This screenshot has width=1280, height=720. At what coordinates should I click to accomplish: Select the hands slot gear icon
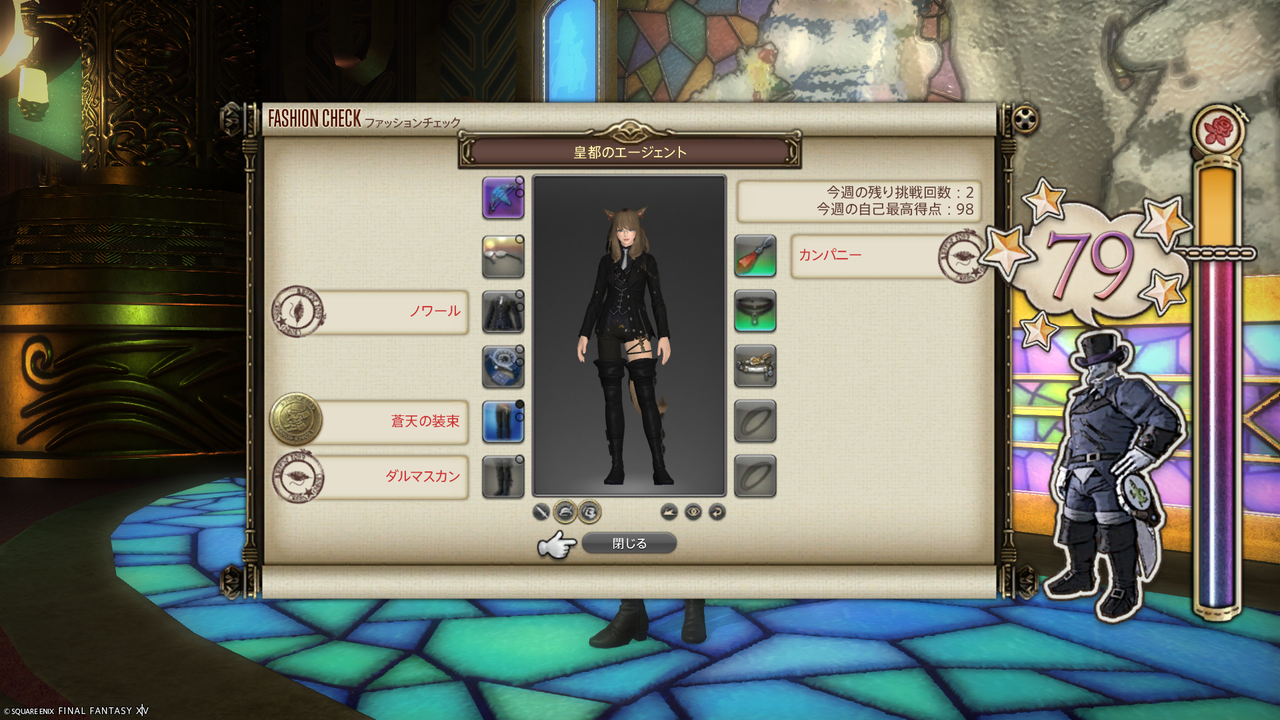(503, 367)
